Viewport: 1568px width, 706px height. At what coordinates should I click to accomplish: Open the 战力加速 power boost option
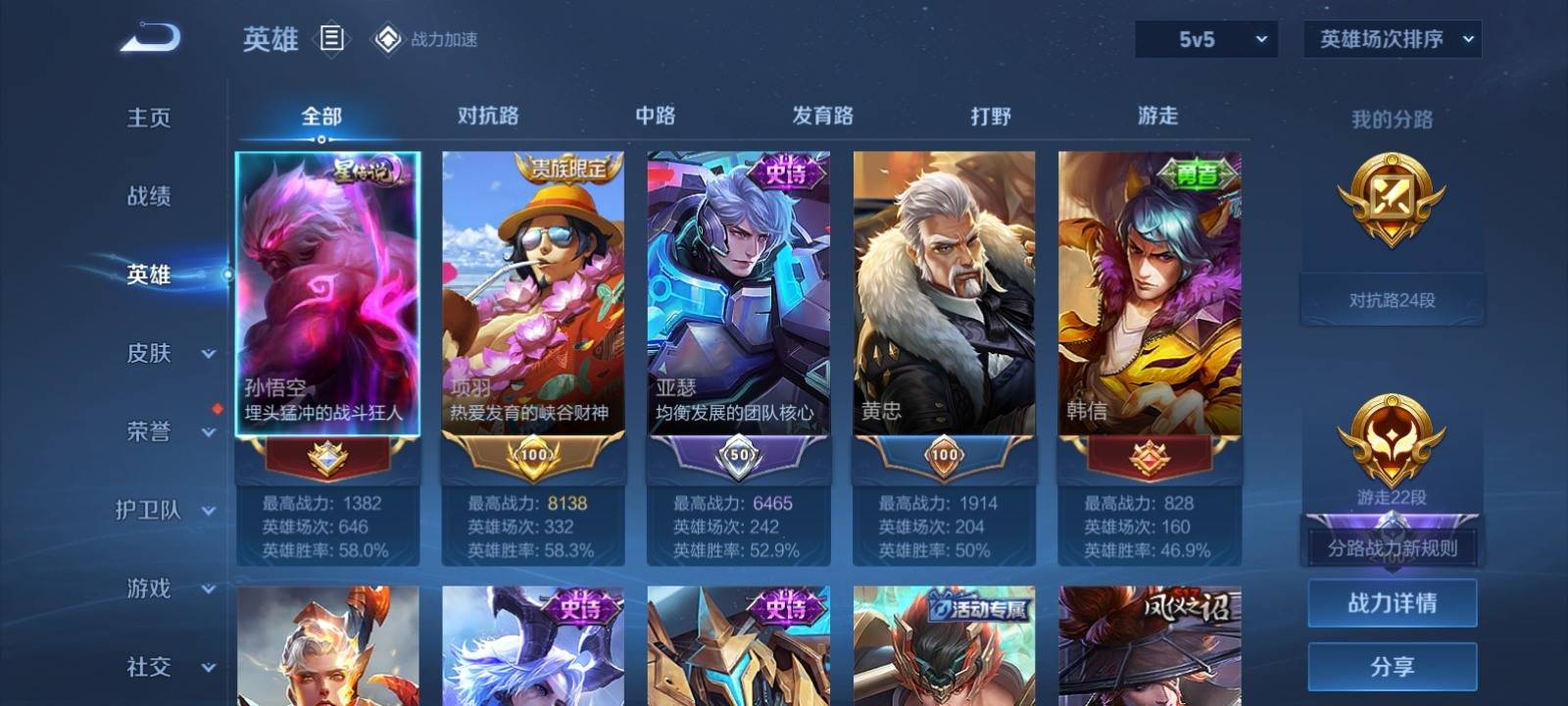[x=425, y=39]
